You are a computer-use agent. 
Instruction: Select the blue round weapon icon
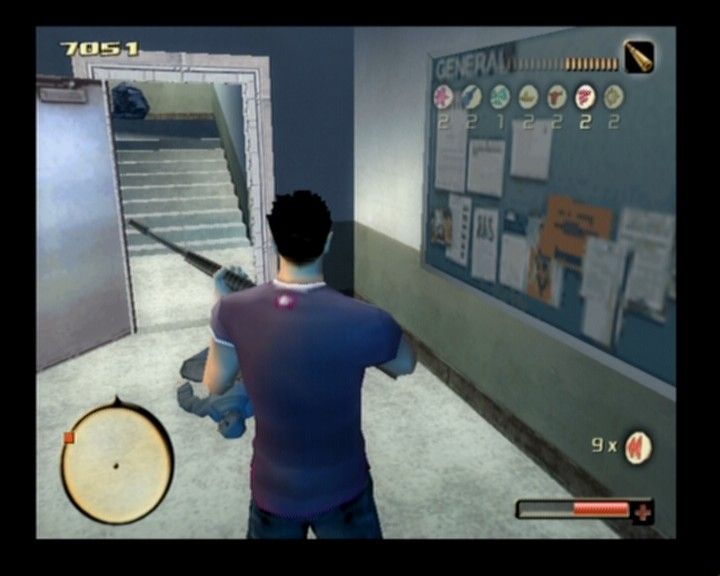tap(471, 97)
